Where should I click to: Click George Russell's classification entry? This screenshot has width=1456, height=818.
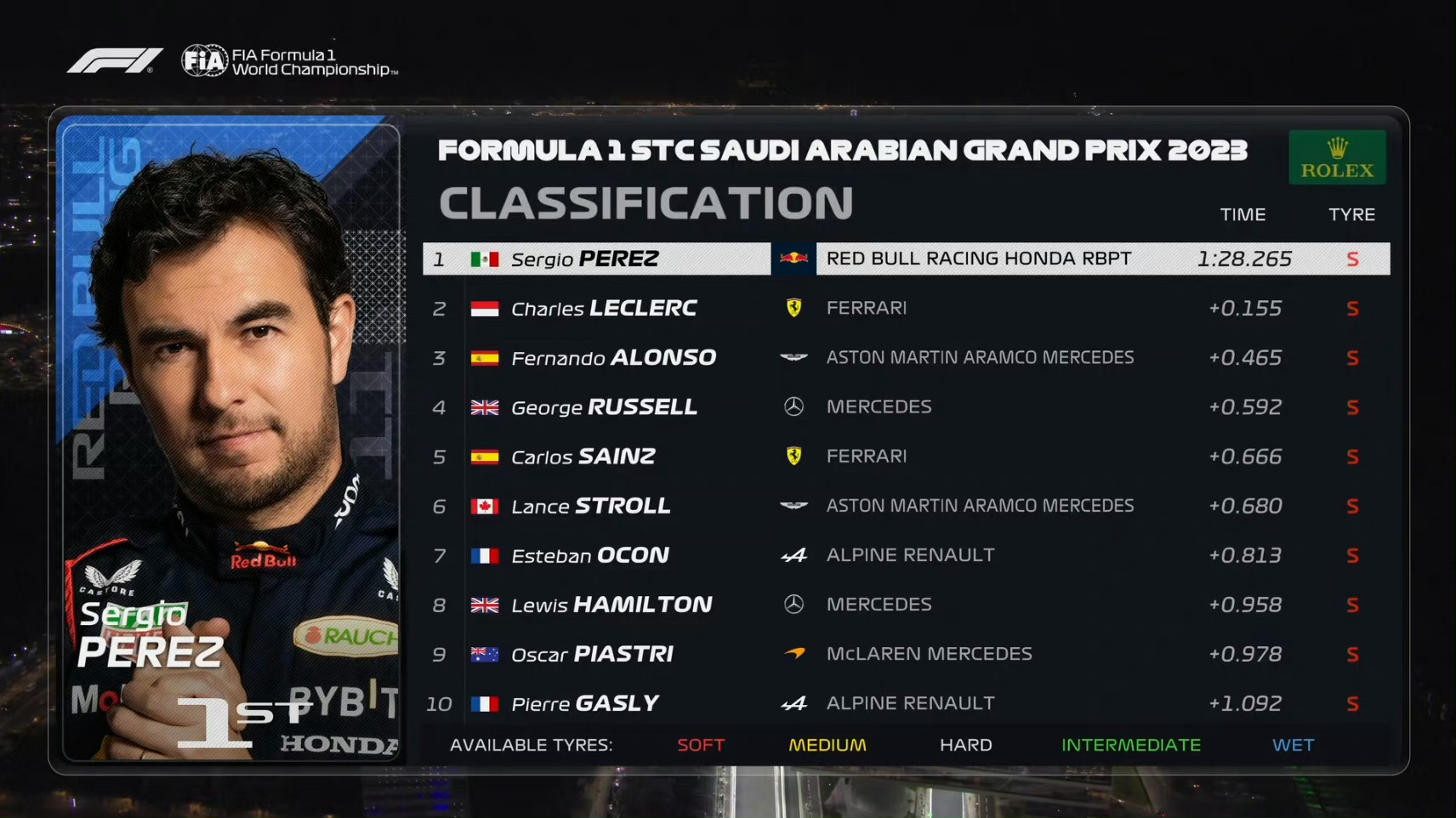[x=906, y=406]
